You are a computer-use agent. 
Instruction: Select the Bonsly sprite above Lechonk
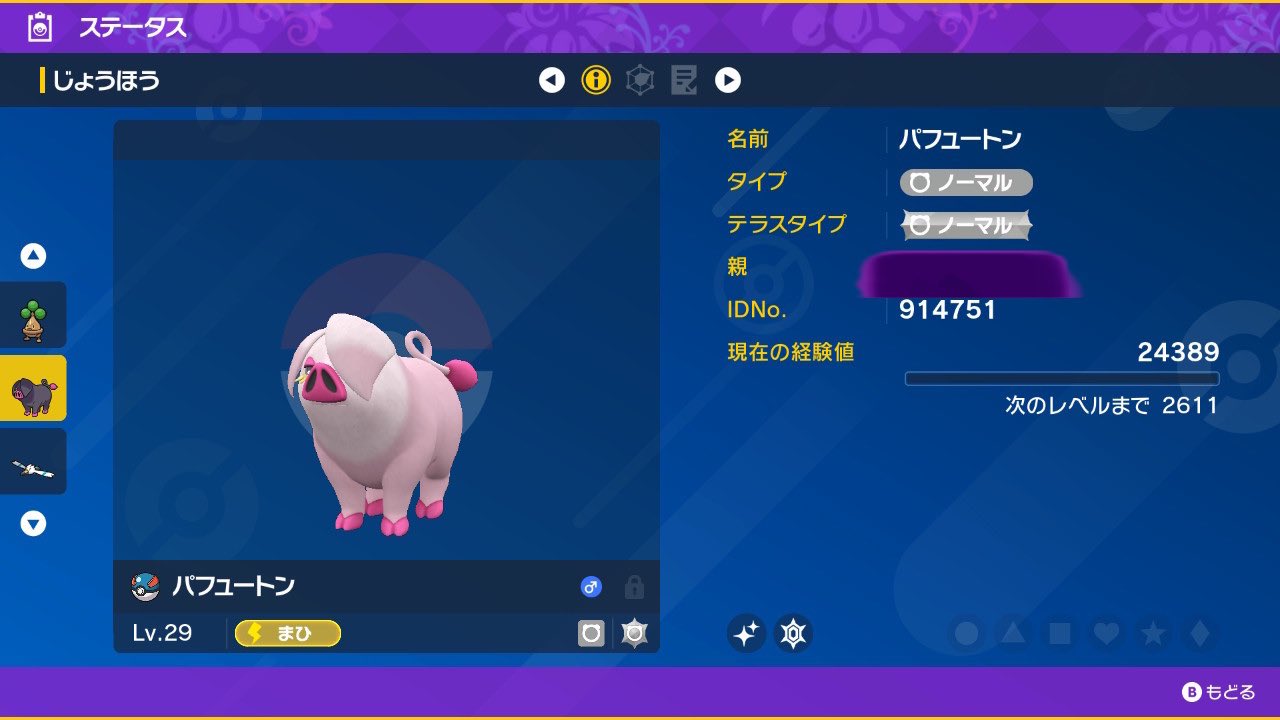pos(33,314)
